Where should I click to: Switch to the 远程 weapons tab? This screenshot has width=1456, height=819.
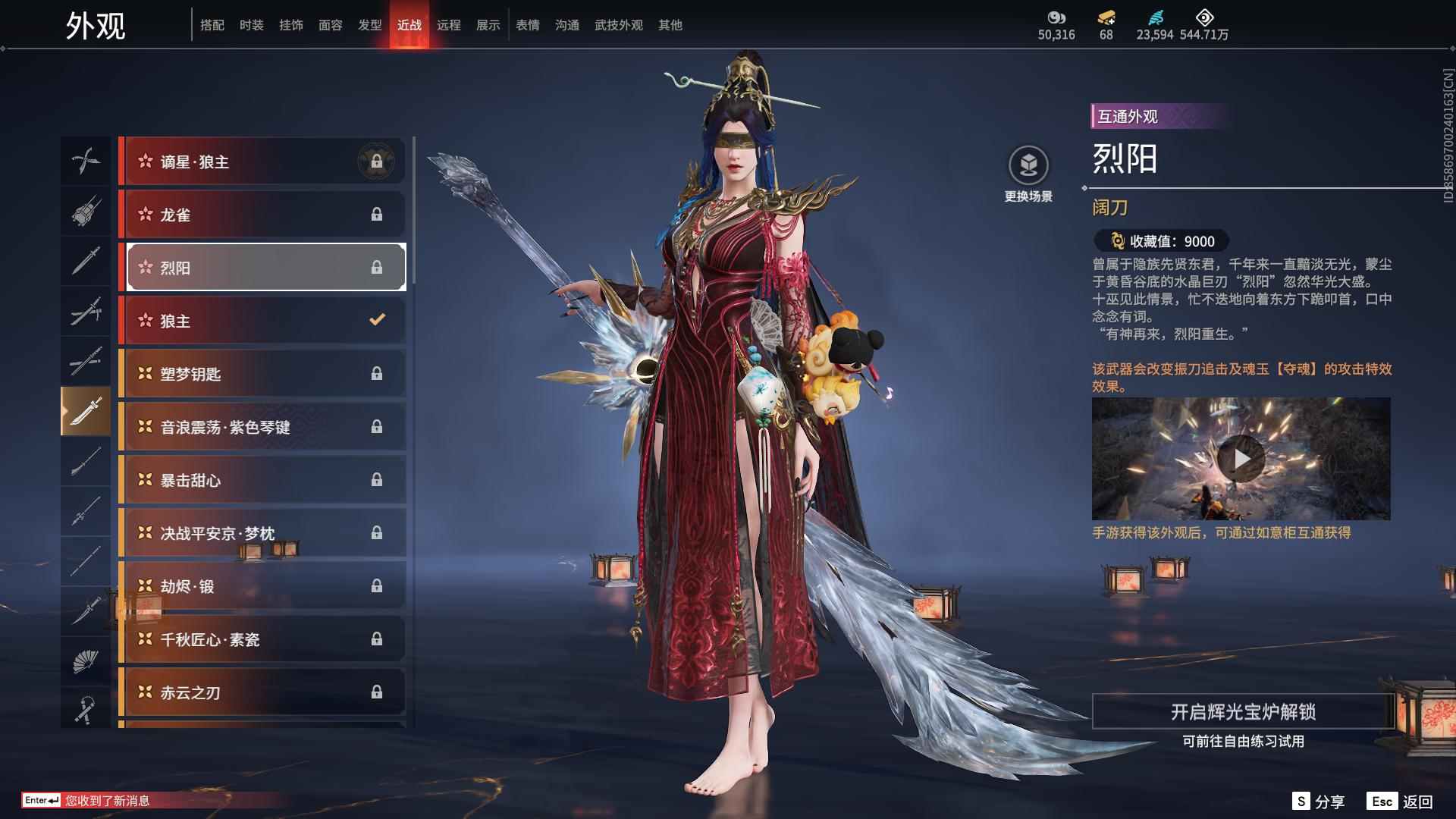[x=450, y=24]
